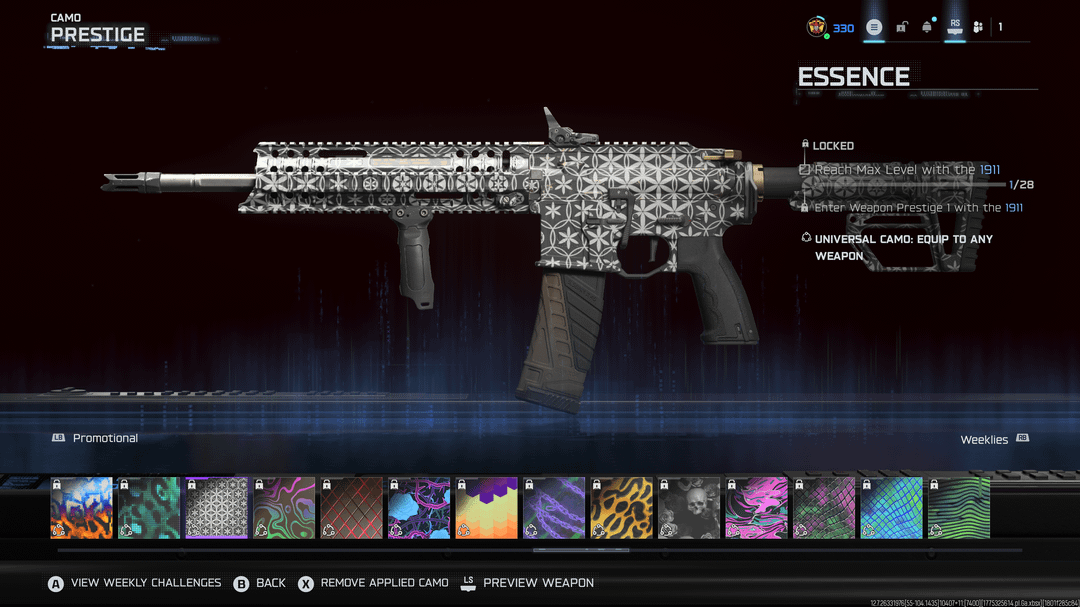Viewport: 1080px width, 607px height.
Task: Open the notifications bell
Action: click(927, 27)
